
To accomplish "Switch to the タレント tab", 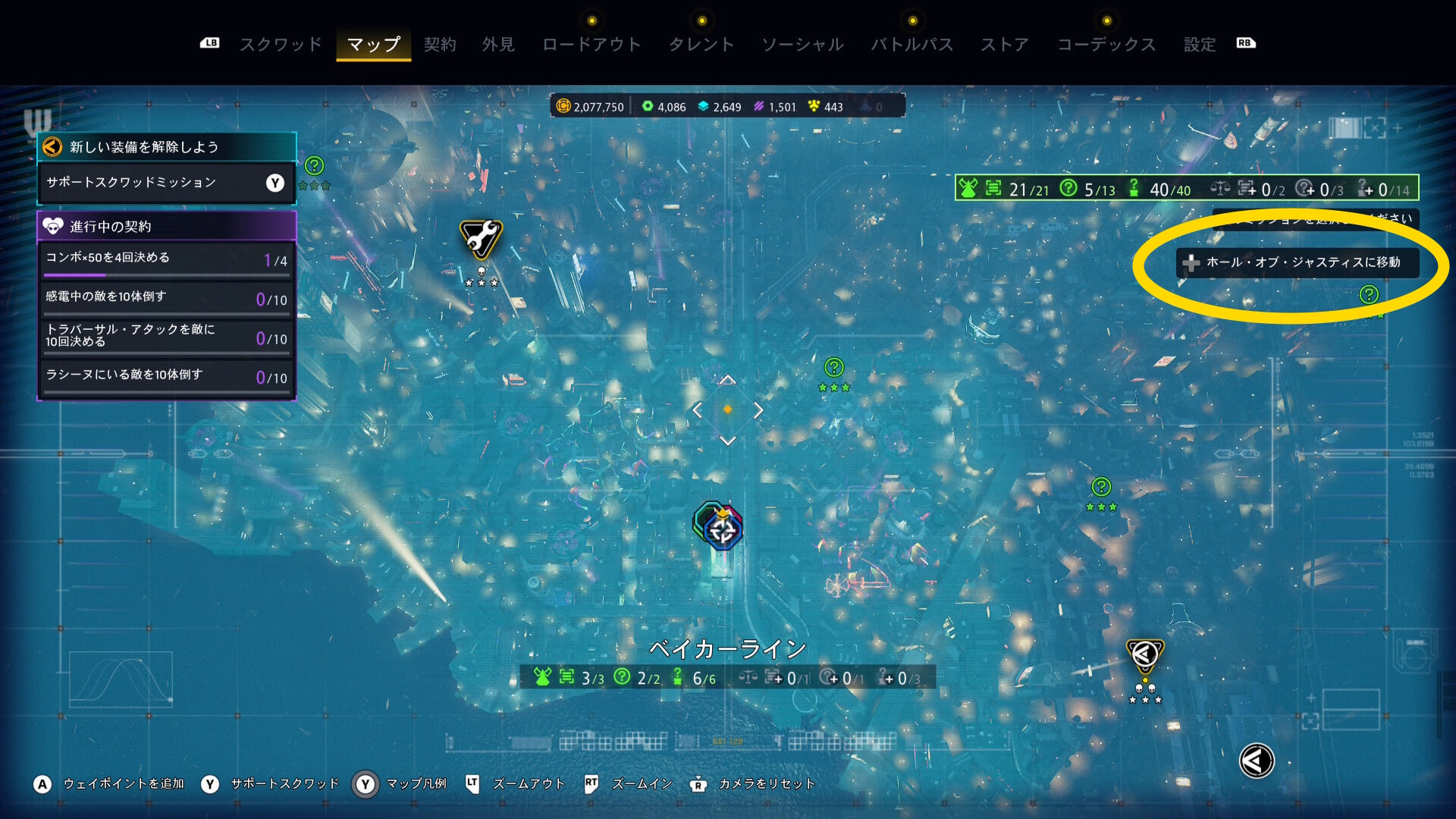I will [x=701, y=45].
